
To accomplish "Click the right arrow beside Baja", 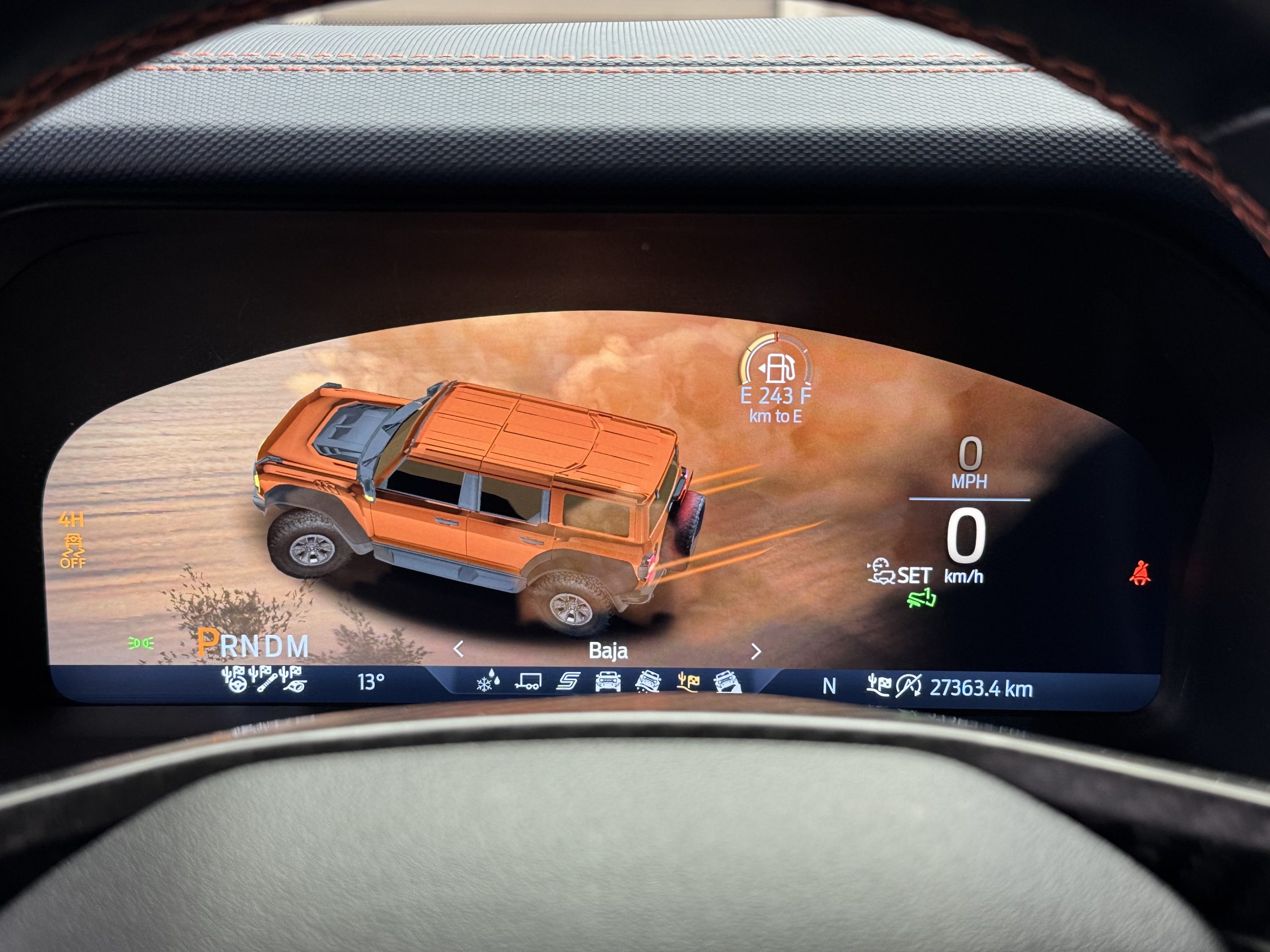I will (x=756, y=652).
